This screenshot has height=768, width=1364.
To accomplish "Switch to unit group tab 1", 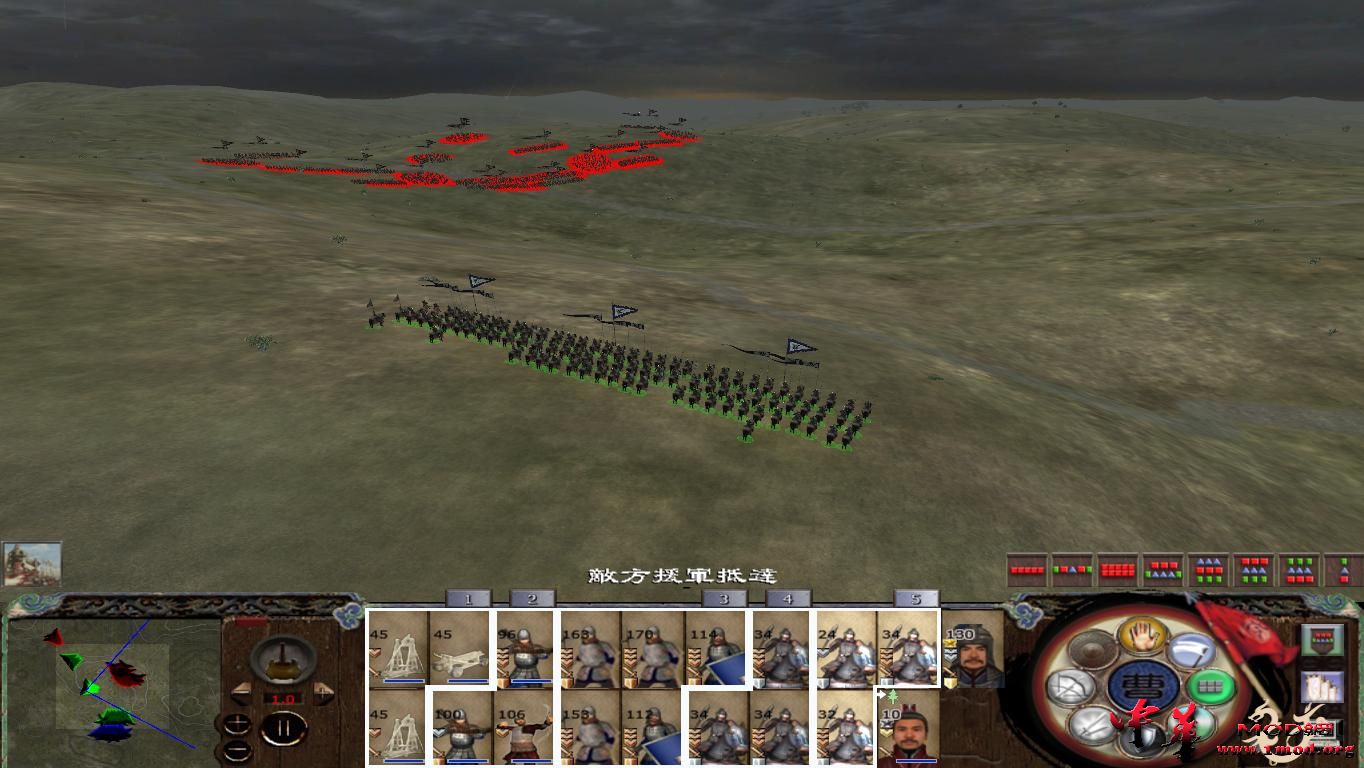I will [467, 597].
